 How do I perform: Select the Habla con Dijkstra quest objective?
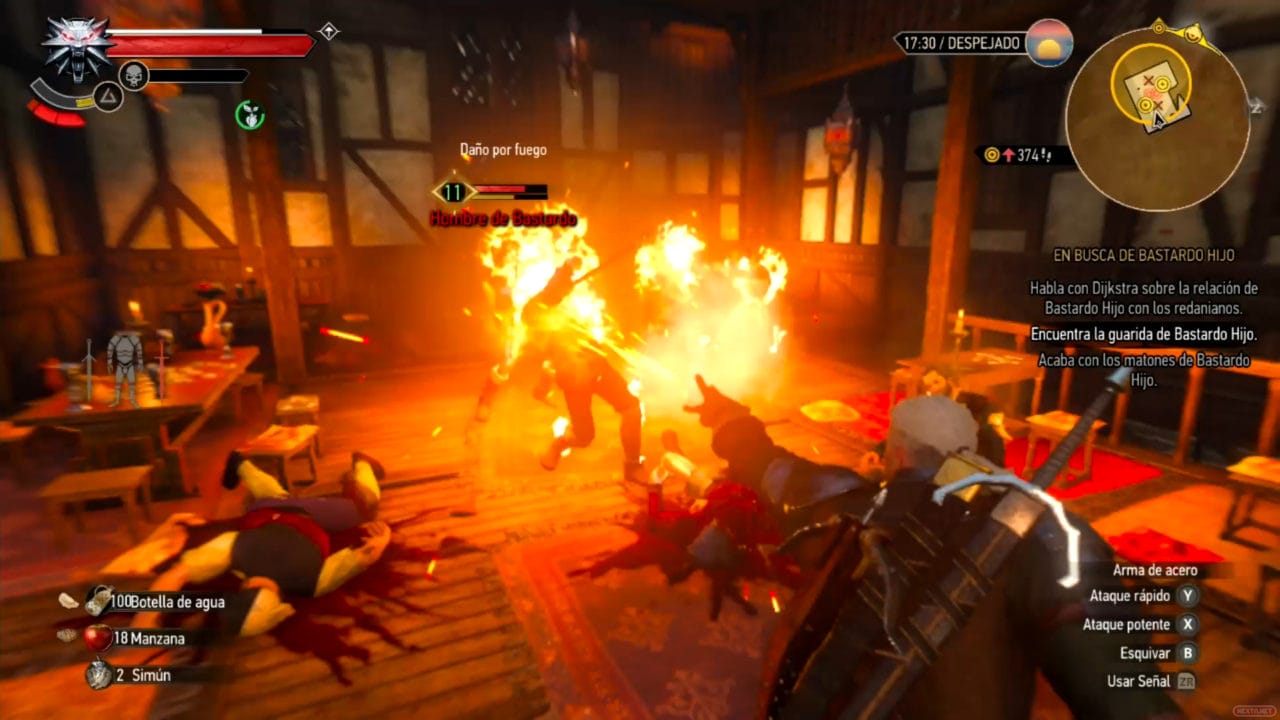tap(1143, 296)
